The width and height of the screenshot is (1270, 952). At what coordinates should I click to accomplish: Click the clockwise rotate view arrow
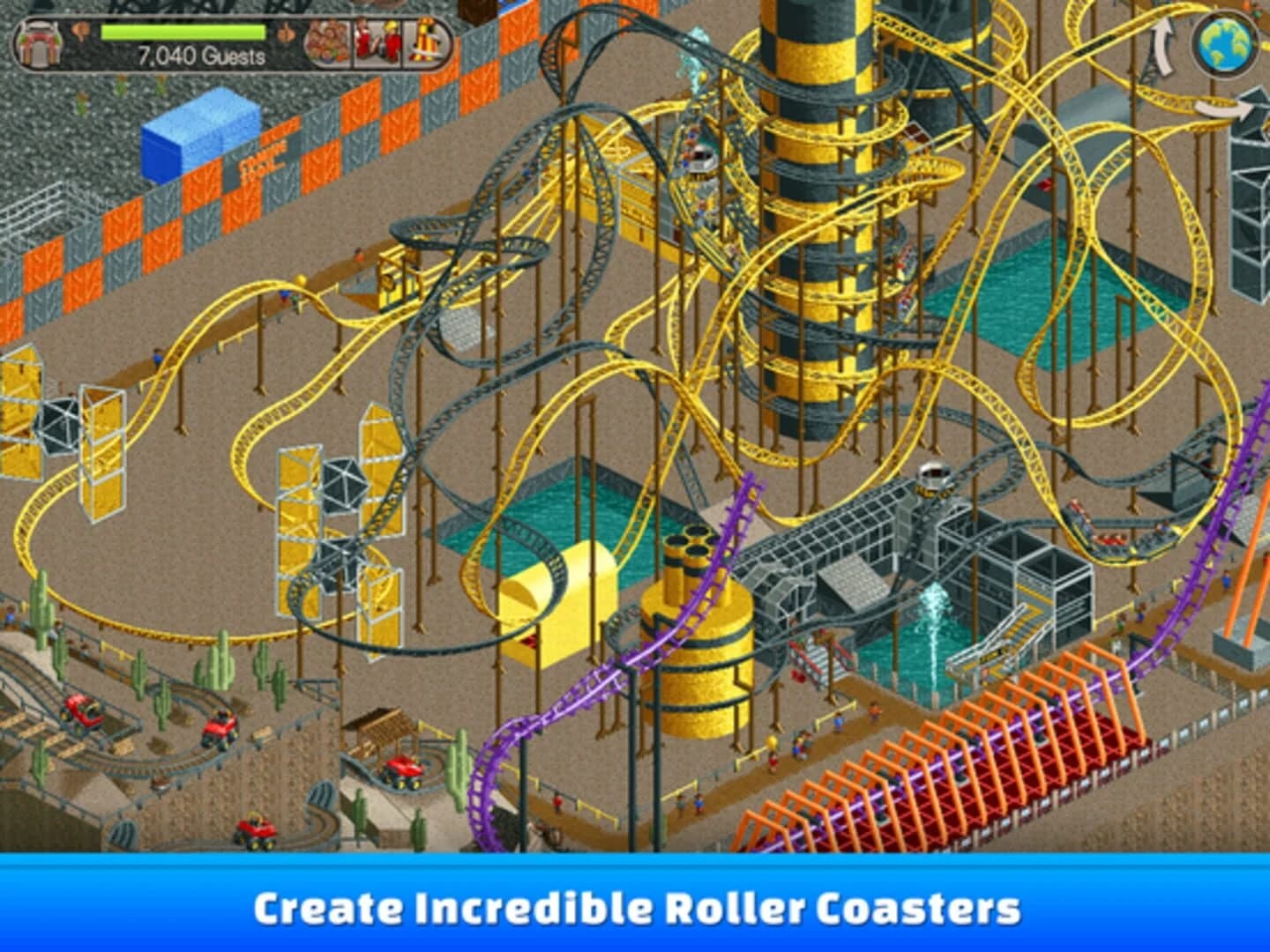[1221, 111]
